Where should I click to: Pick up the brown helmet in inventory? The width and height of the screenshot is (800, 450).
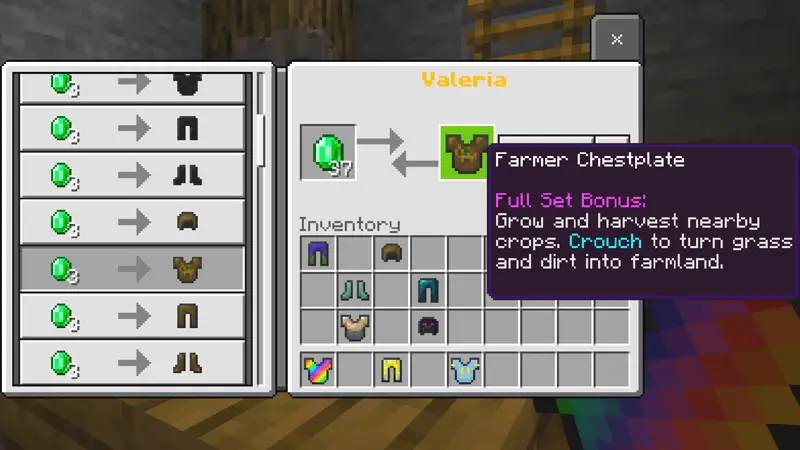point(391,254)
